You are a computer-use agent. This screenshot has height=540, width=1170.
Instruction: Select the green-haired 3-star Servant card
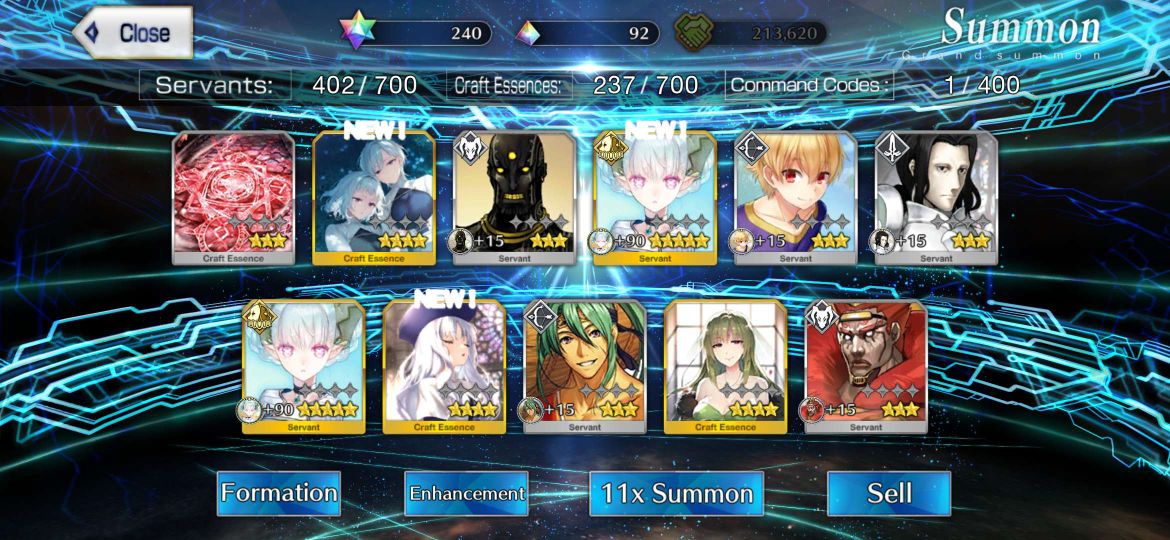[585, 366]
